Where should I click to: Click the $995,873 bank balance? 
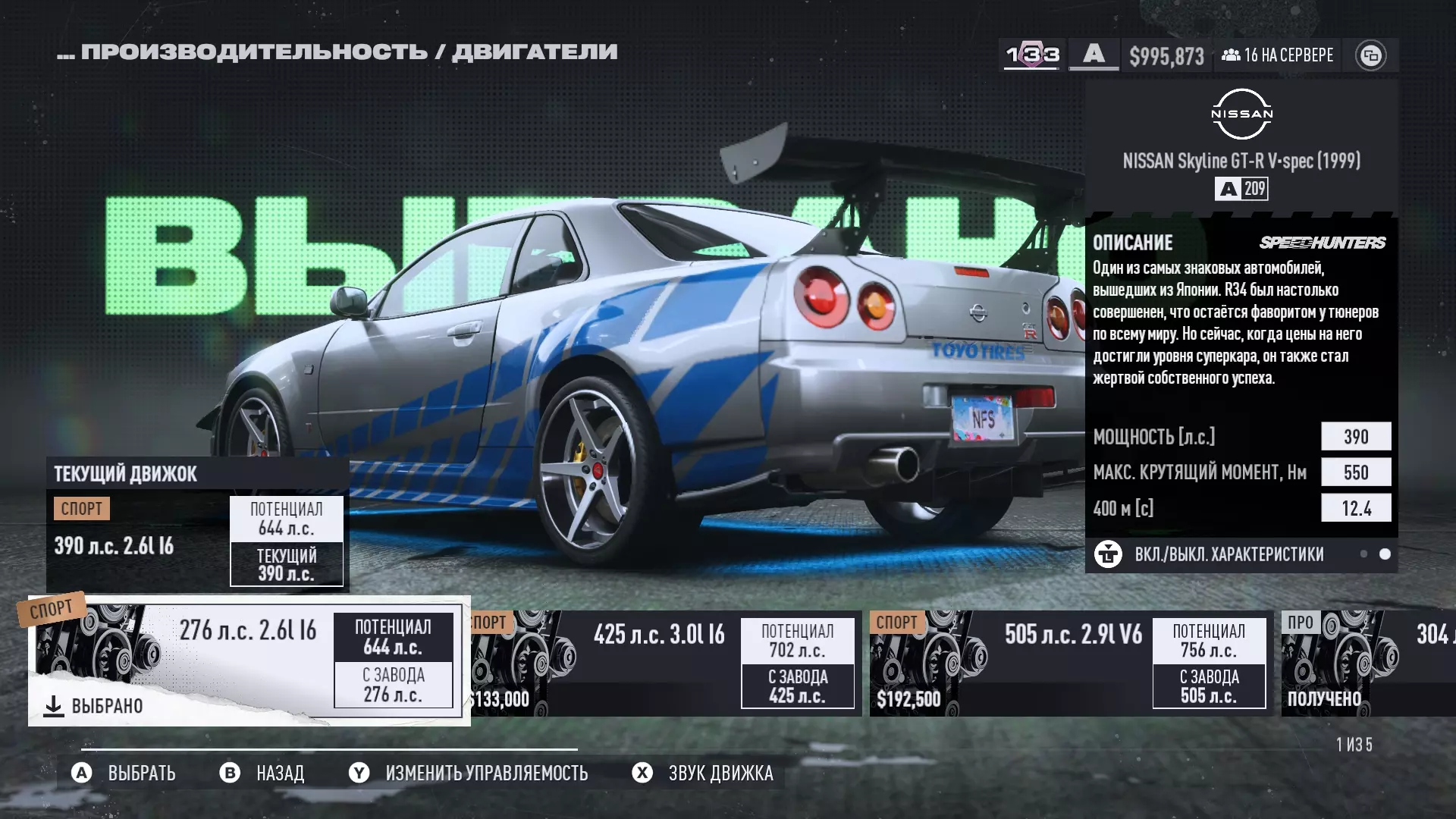click(1166, 55)
